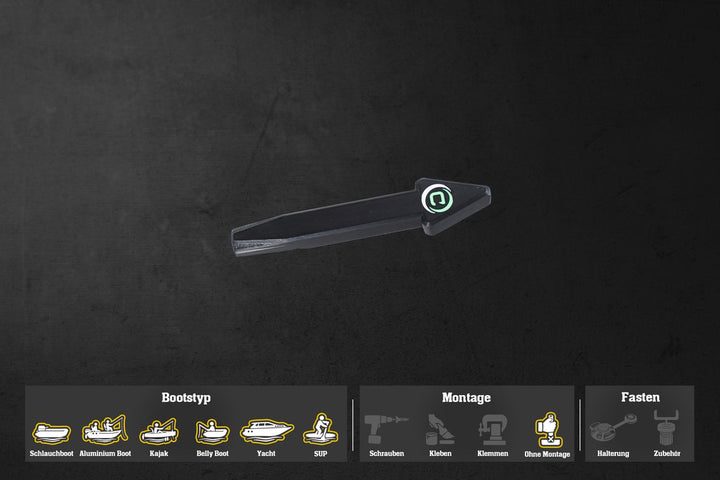The image size is (720, 480).
Task: Select the Ohne Montage option
Action: (x=547, y=430)
